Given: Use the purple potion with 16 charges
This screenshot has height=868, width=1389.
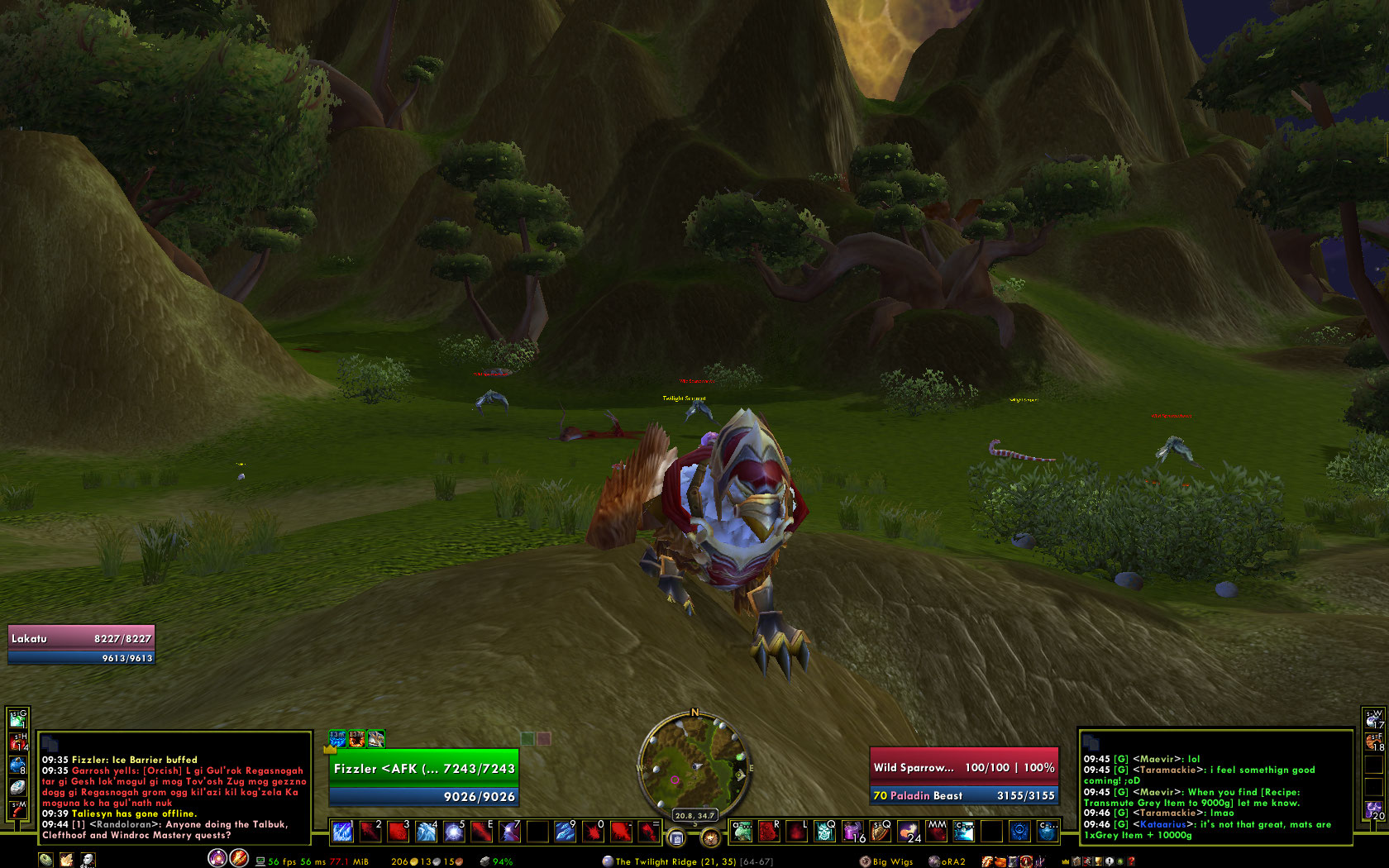Looking at the screenshot, I should tap(852, 832).
